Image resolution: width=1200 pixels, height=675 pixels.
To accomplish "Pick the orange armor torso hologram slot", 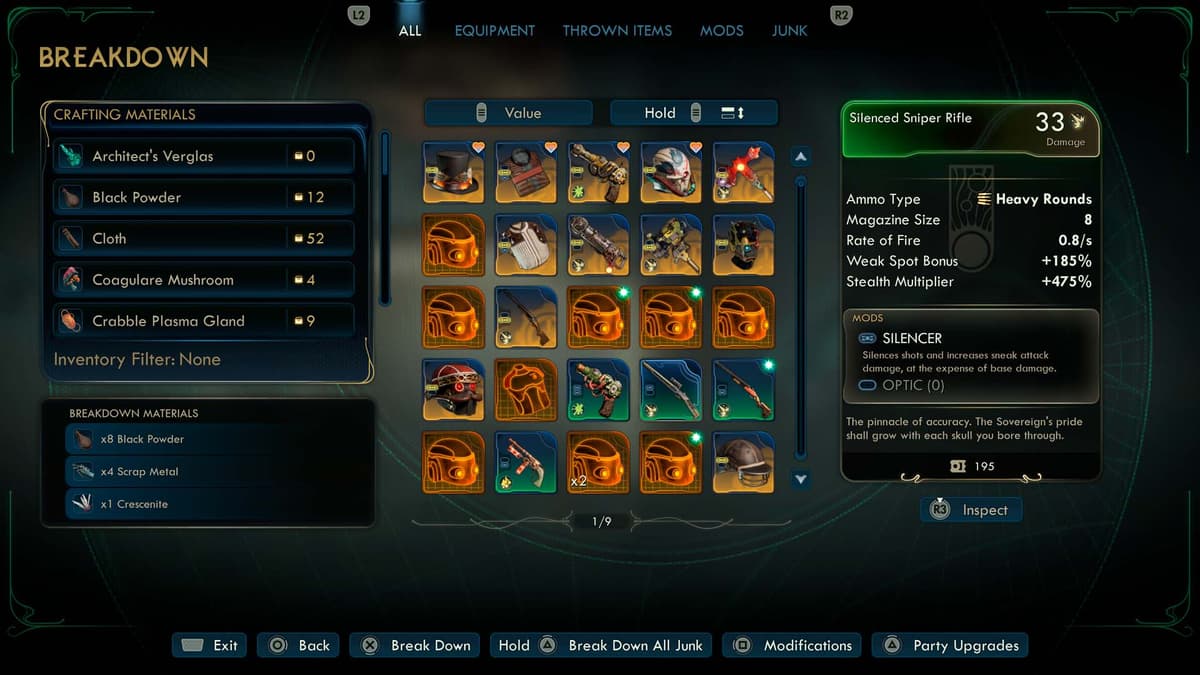I will coord(526,389).
